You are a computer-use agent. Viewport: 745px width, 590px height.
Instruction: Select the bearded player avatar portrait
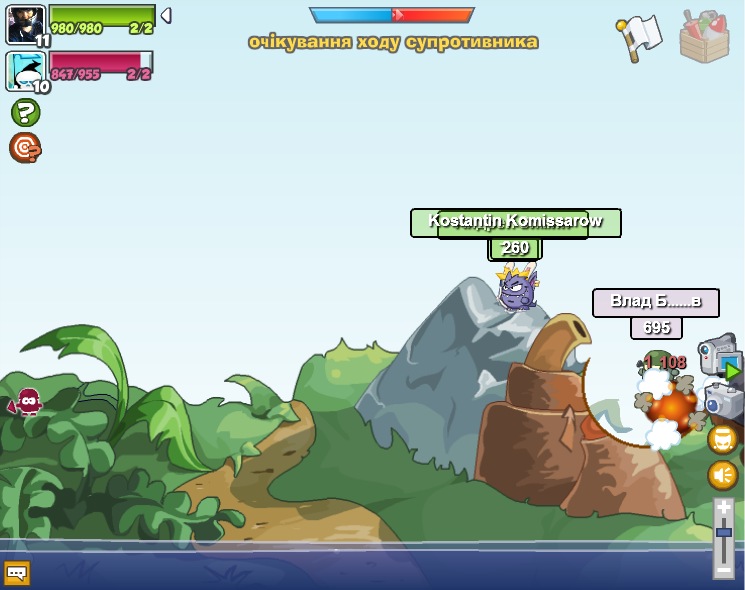[x=24, y=24]
